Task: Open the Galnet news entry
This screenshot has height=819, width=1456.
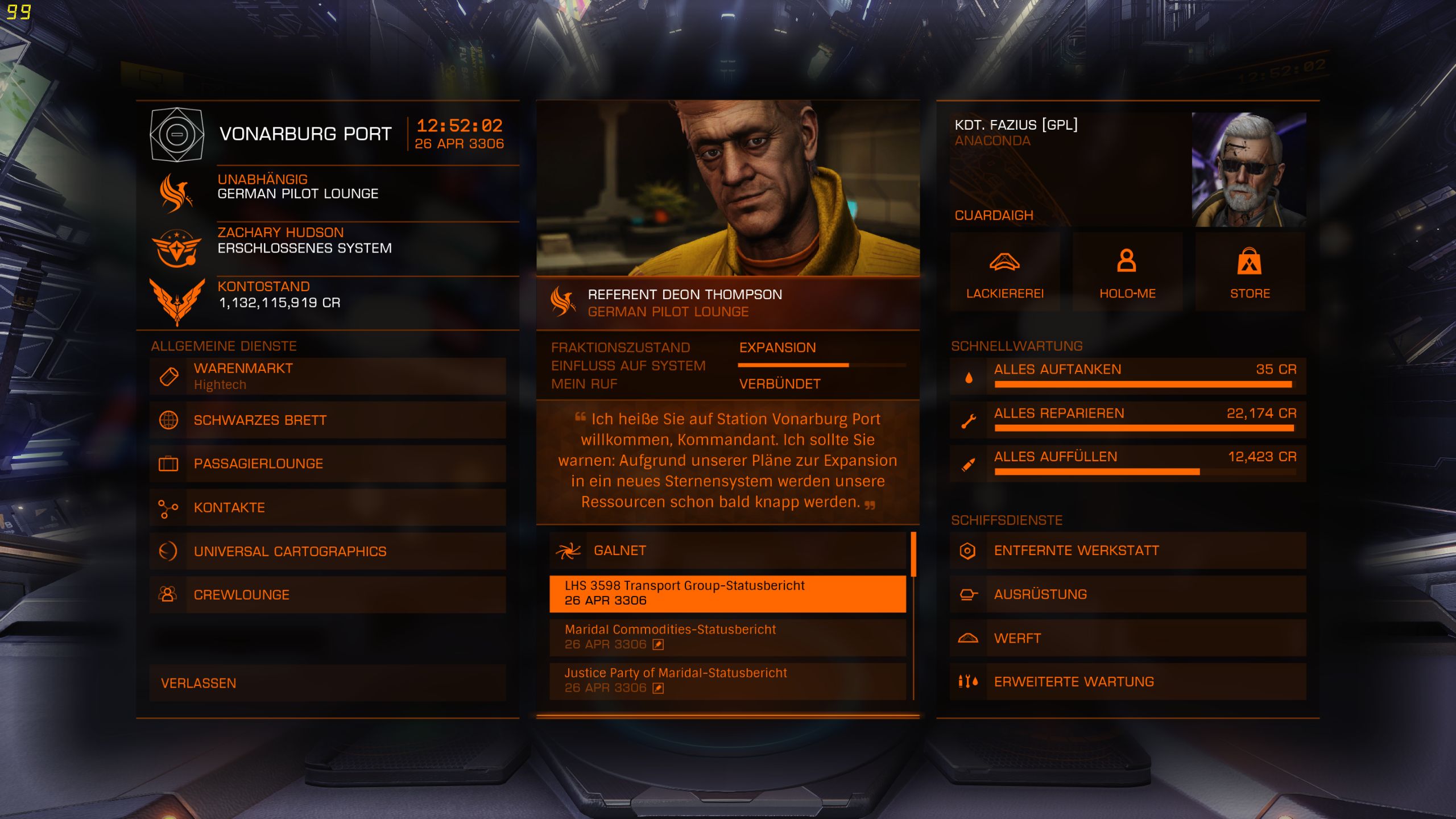Action: click(727, 551)
